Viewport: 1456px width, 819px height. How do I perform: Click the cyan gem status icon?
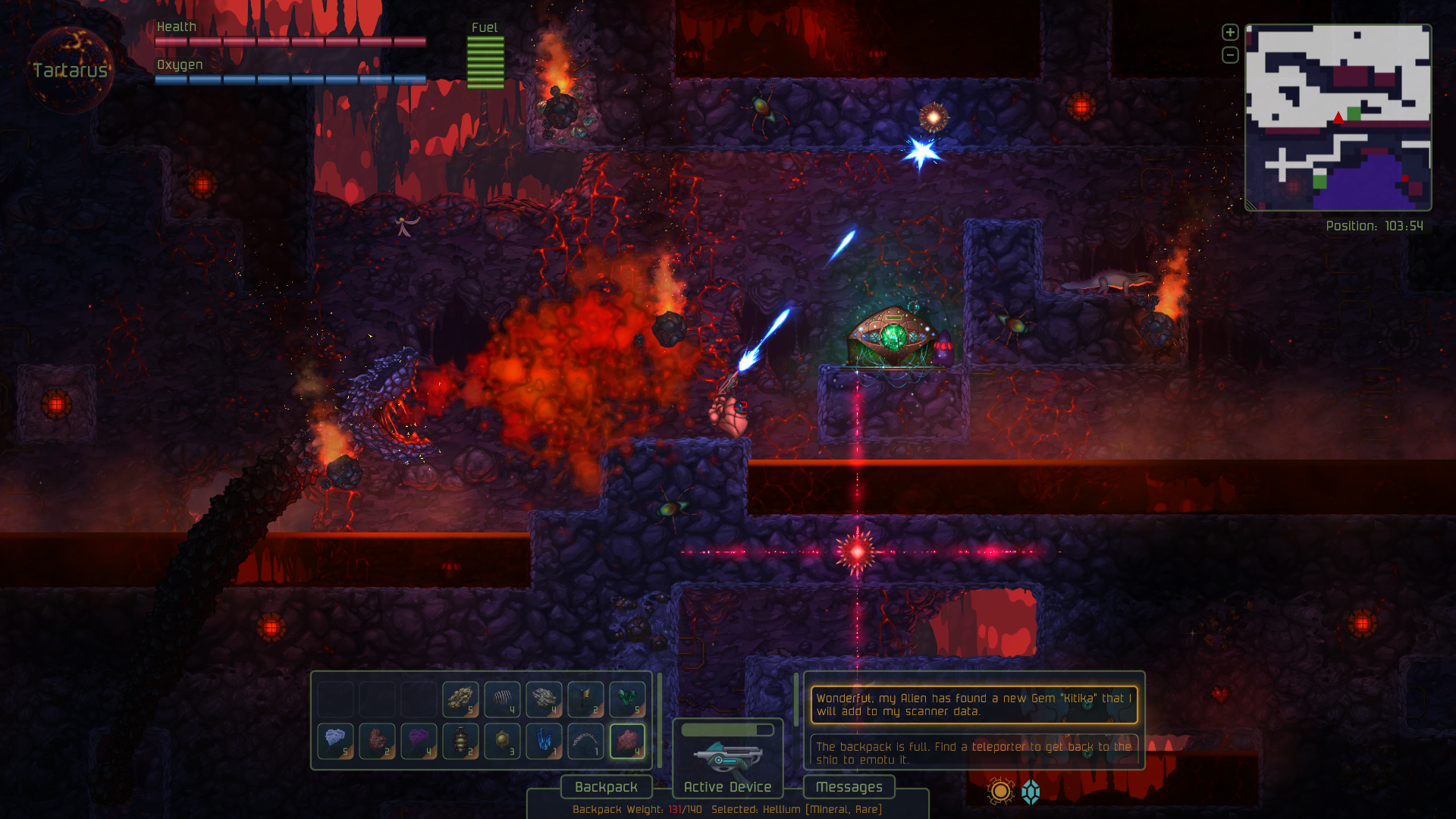(1031, 792)
